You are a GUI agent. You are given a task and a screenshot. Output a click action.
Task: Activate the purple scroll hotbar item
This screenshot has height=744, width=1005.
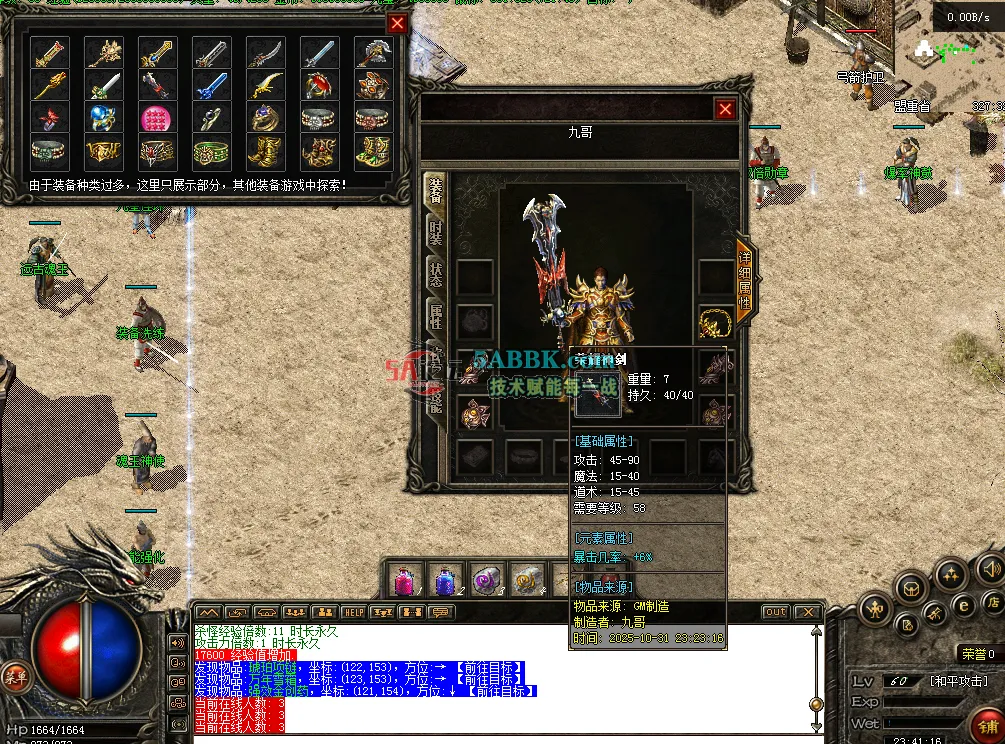[x=484, y=580]
